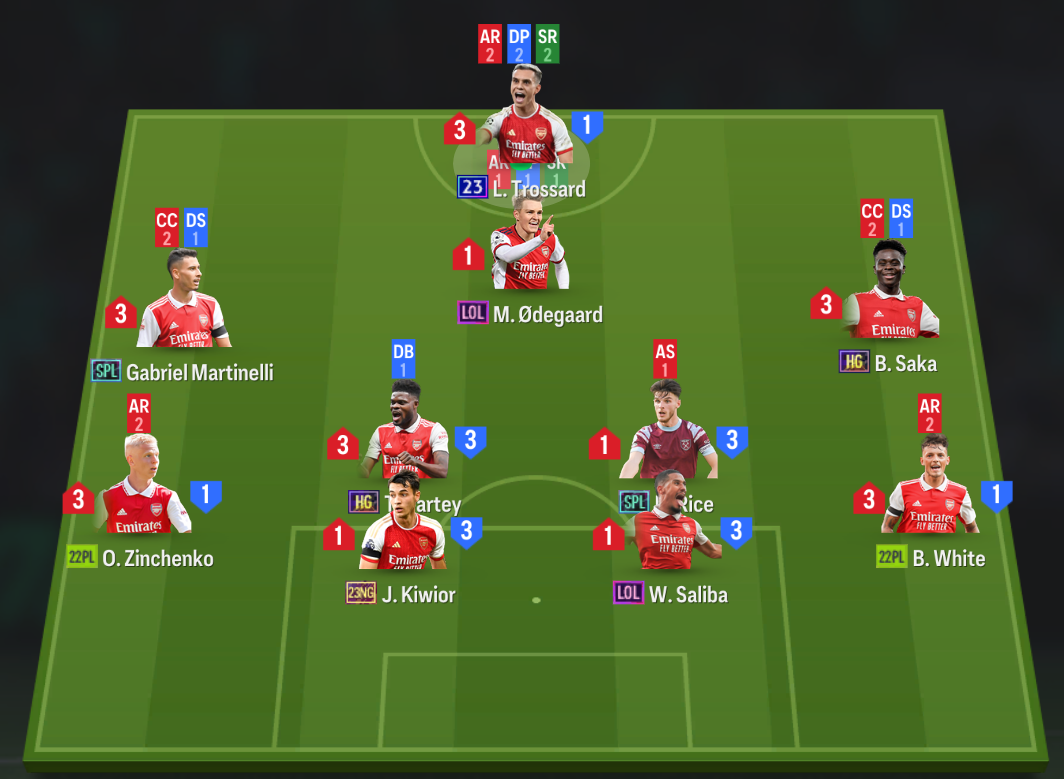
Task: Select the J. Kiwior player card
Action: 402,540
